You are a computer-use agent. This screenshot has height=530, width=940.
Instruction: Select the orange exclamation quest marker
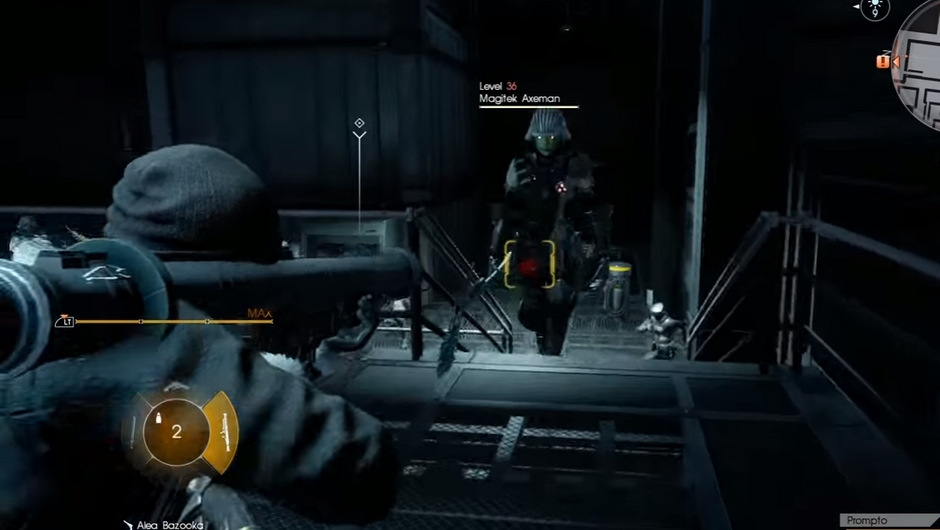[x=882, y=62]
